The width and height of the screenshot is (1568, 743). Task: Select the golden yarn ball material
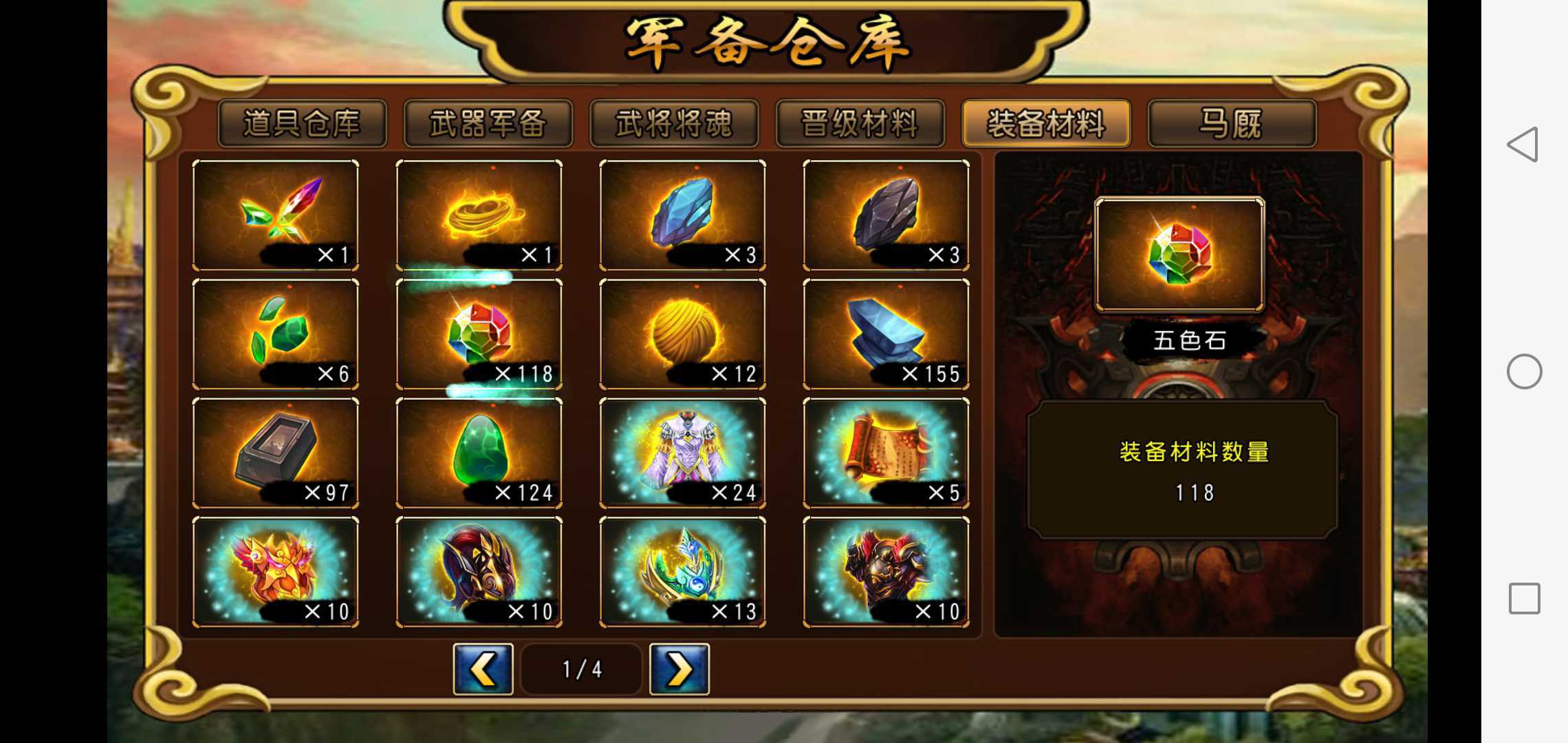[683, 334]
